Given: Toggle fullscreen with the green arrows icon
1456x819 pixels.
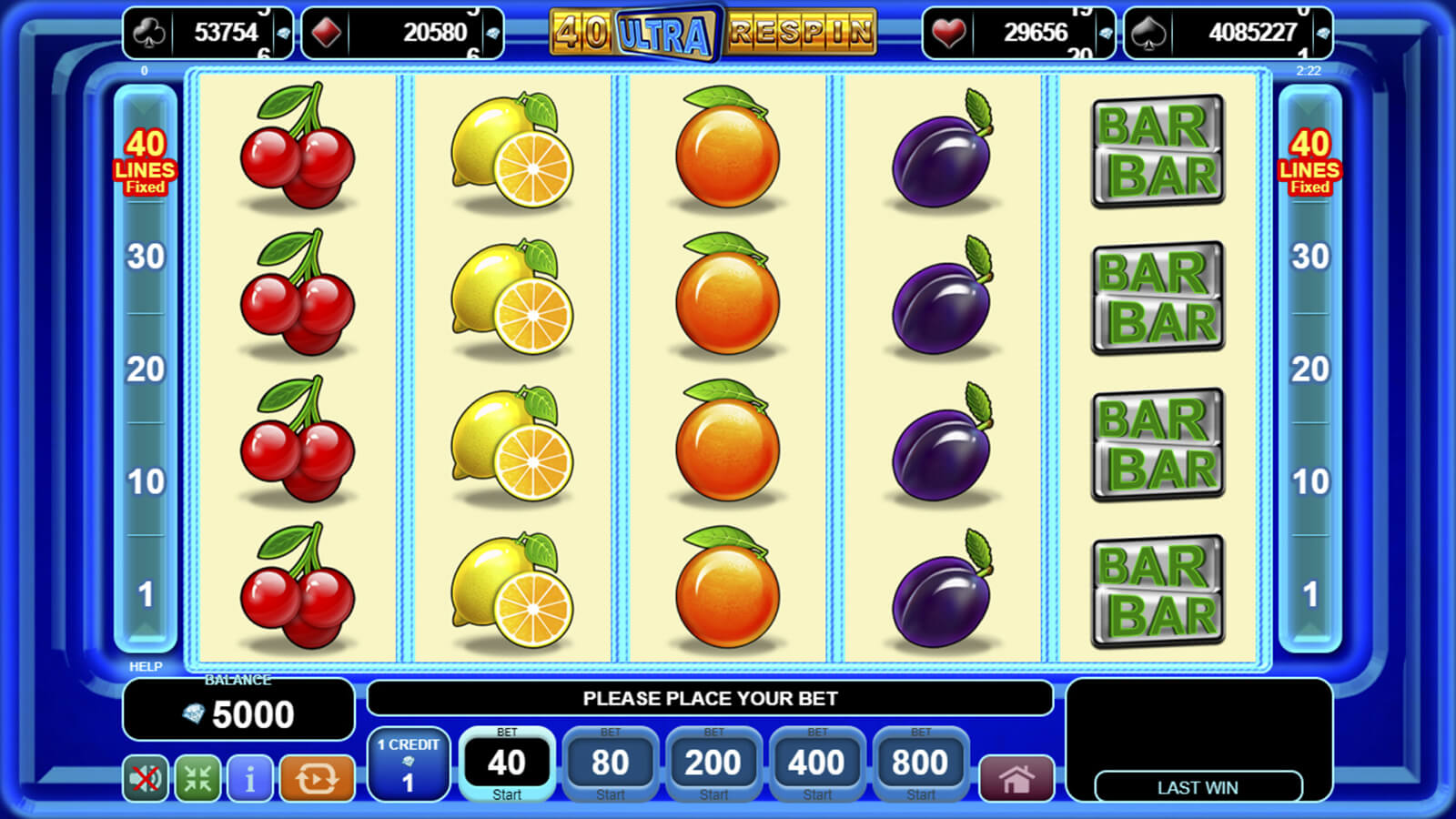Looking at the screenshot, I should pos(197,779).
